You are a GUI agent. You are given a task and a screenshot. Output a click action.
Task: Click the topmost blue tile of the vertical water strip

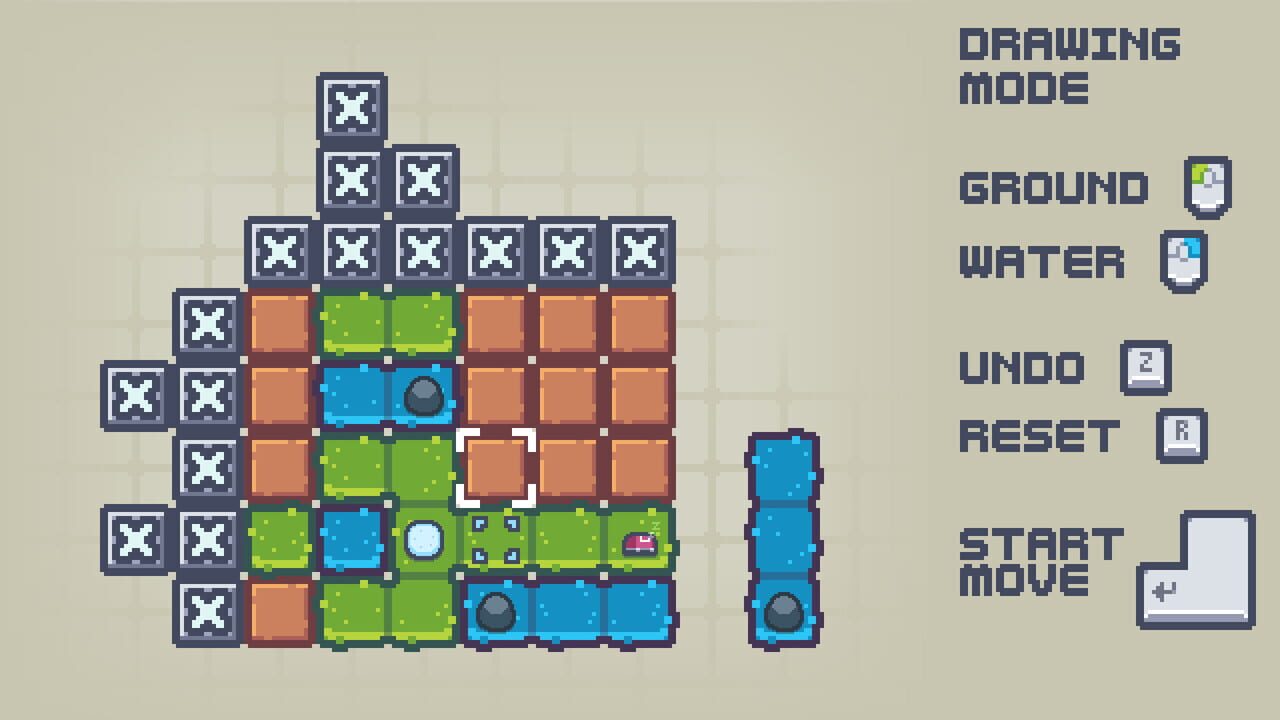[783, 466]
